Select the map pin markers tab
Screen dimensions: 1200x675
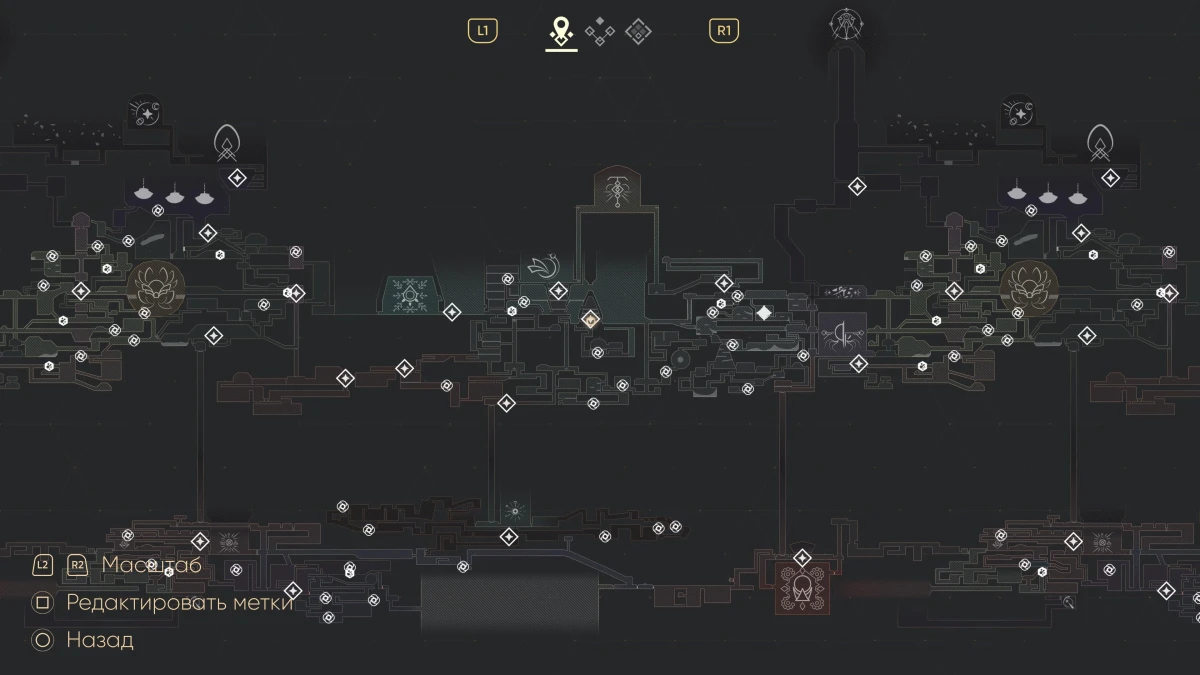pos(561,31)
